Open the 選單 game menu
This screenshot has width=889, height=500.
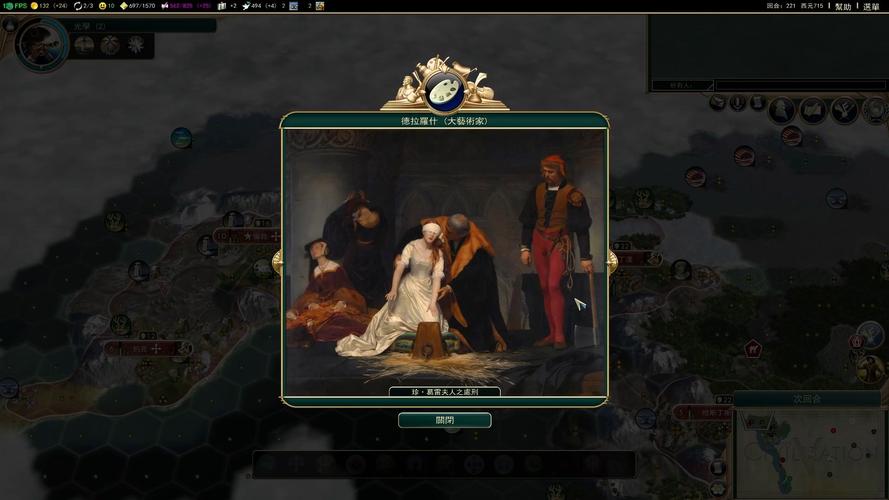click(871, 6)
